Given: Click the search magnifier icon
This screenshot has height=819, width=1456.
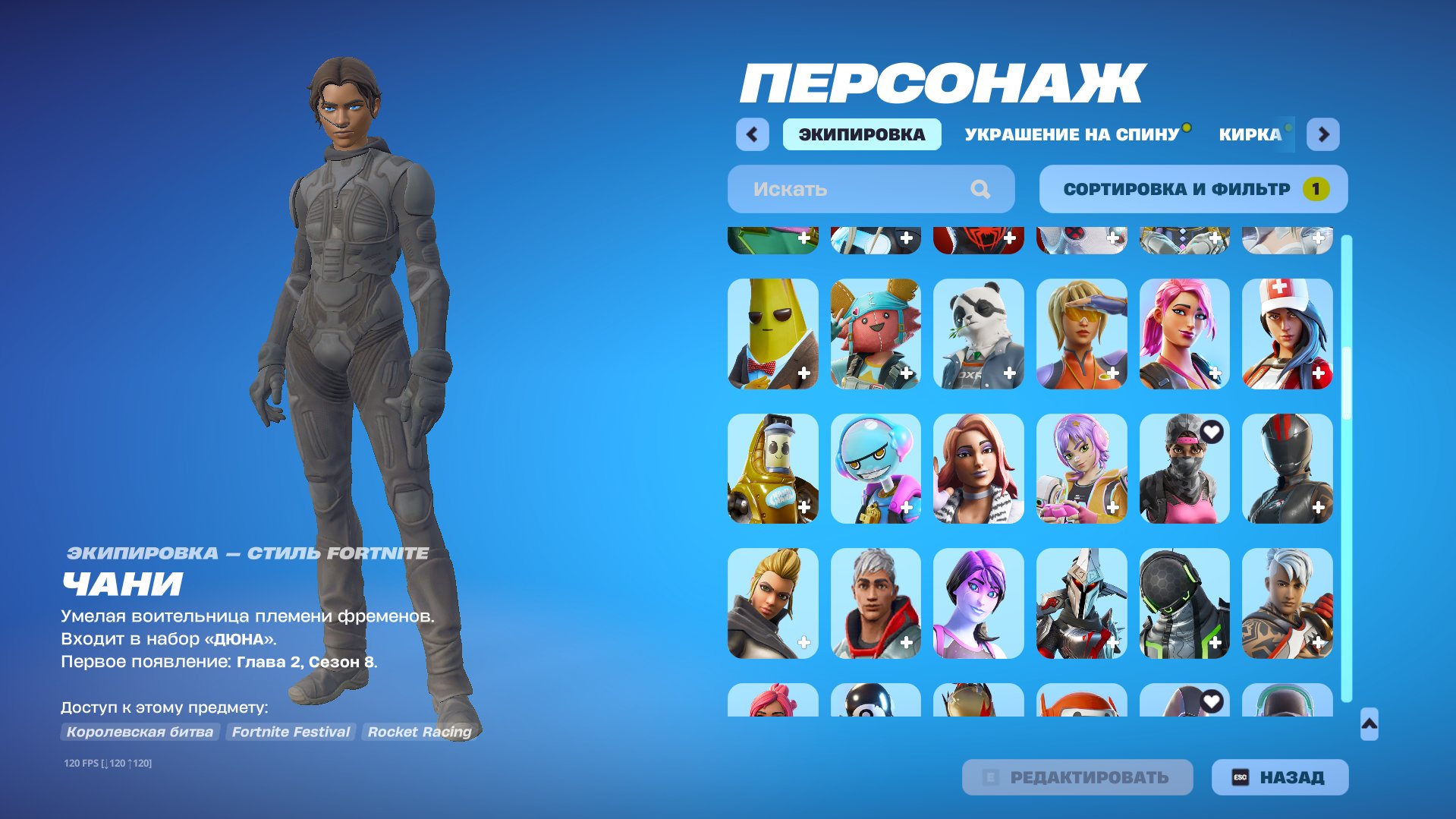Looking at the screenshot, I should click(983, 189).
